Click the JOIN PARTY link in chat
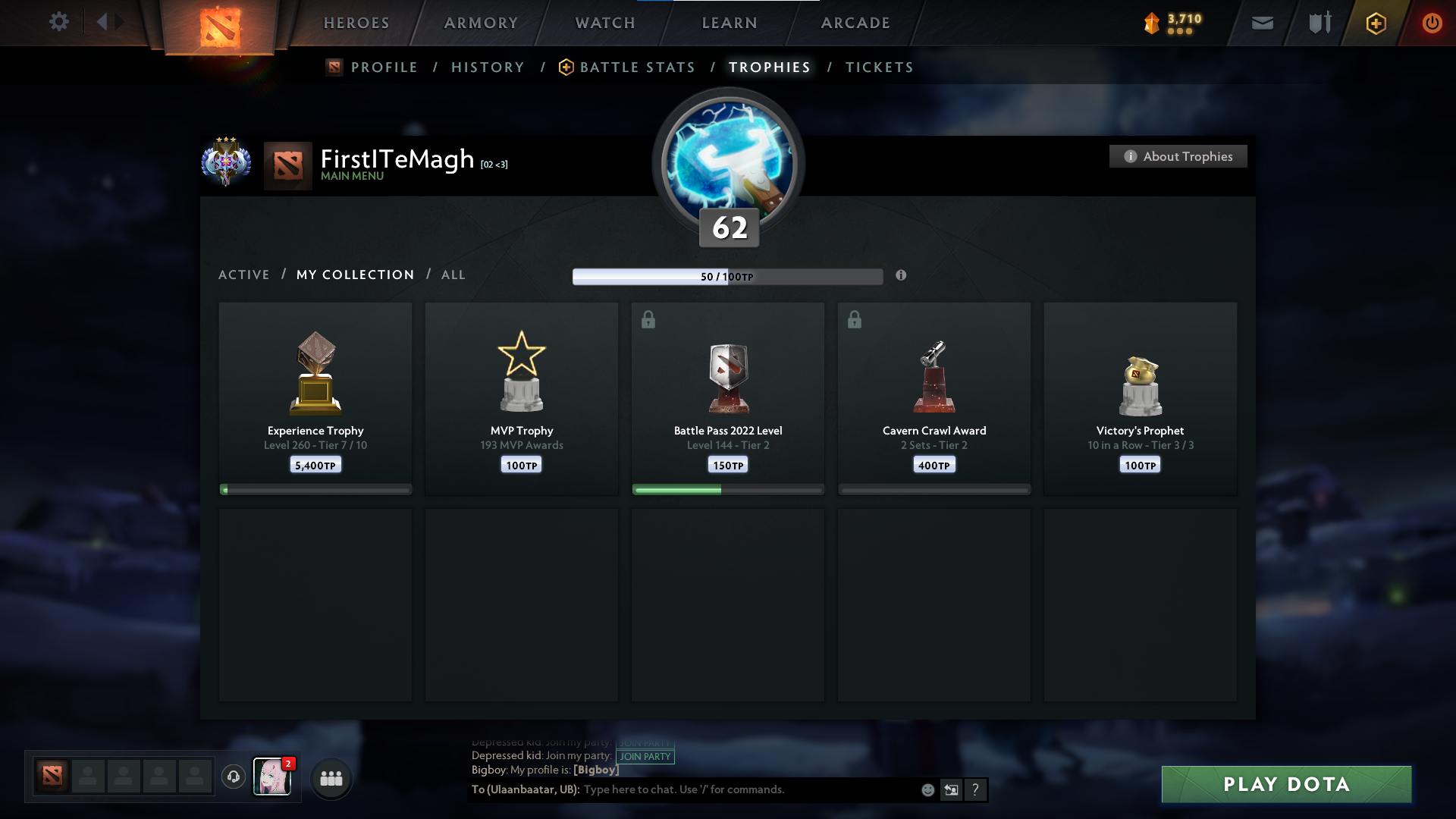Viewport: 1456px width, 819px height. 645,756
